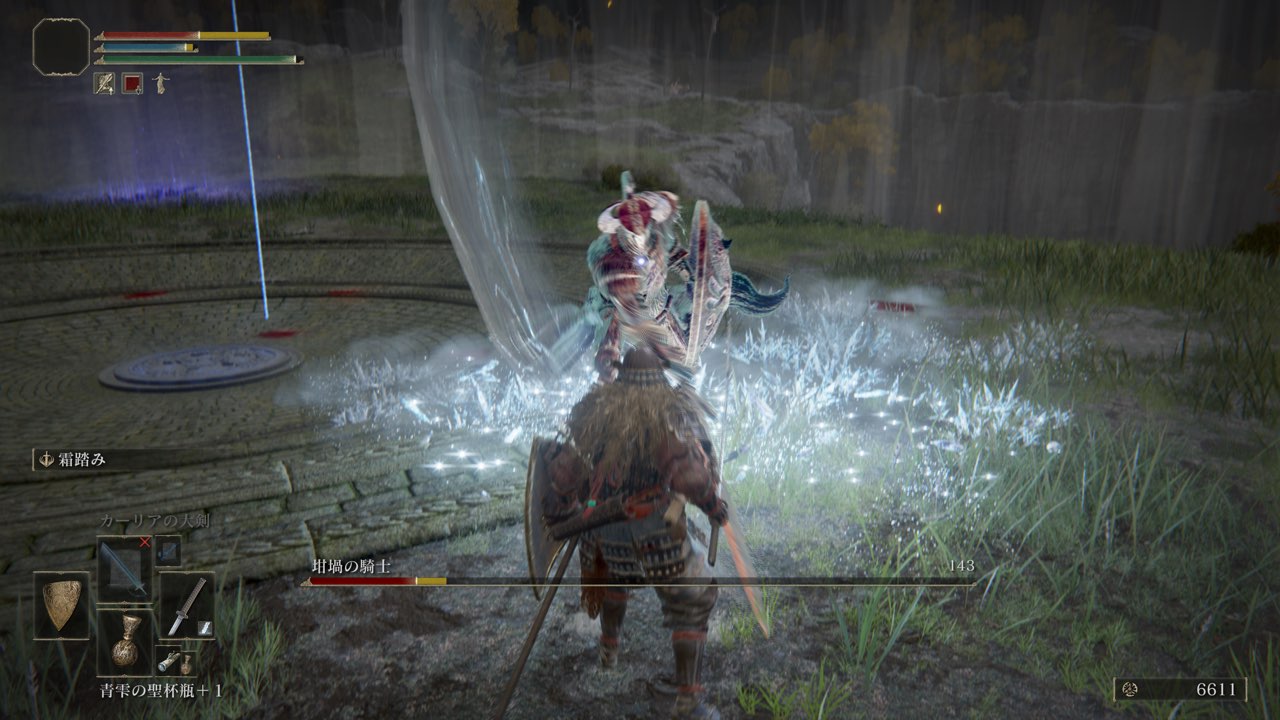This screenshot has width=1280, height=720.
Task: Inspect the red square status effect icon
Action: point(132,84)
